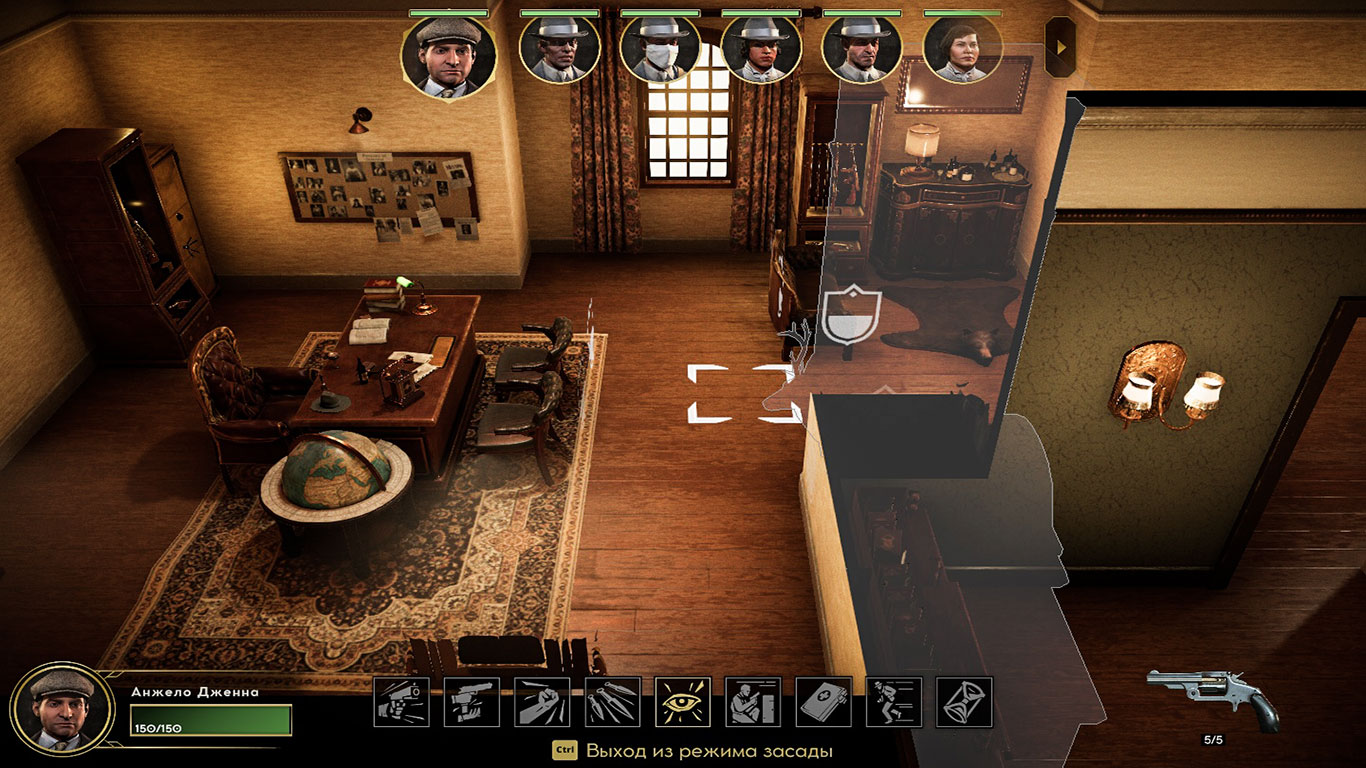
Task: Click the hourglass end turn icon
Action: 965,702
